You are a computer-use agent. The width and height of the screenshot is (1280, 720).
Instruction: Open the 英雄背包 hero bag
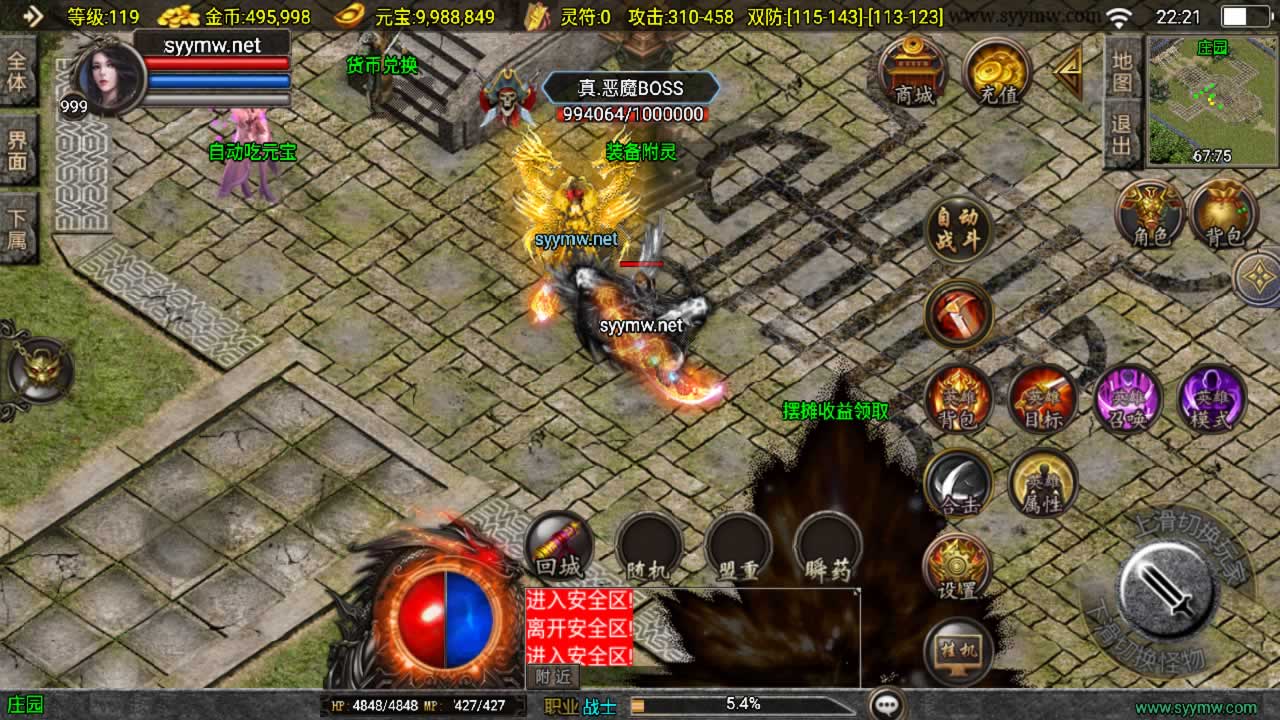coord(959,400)
